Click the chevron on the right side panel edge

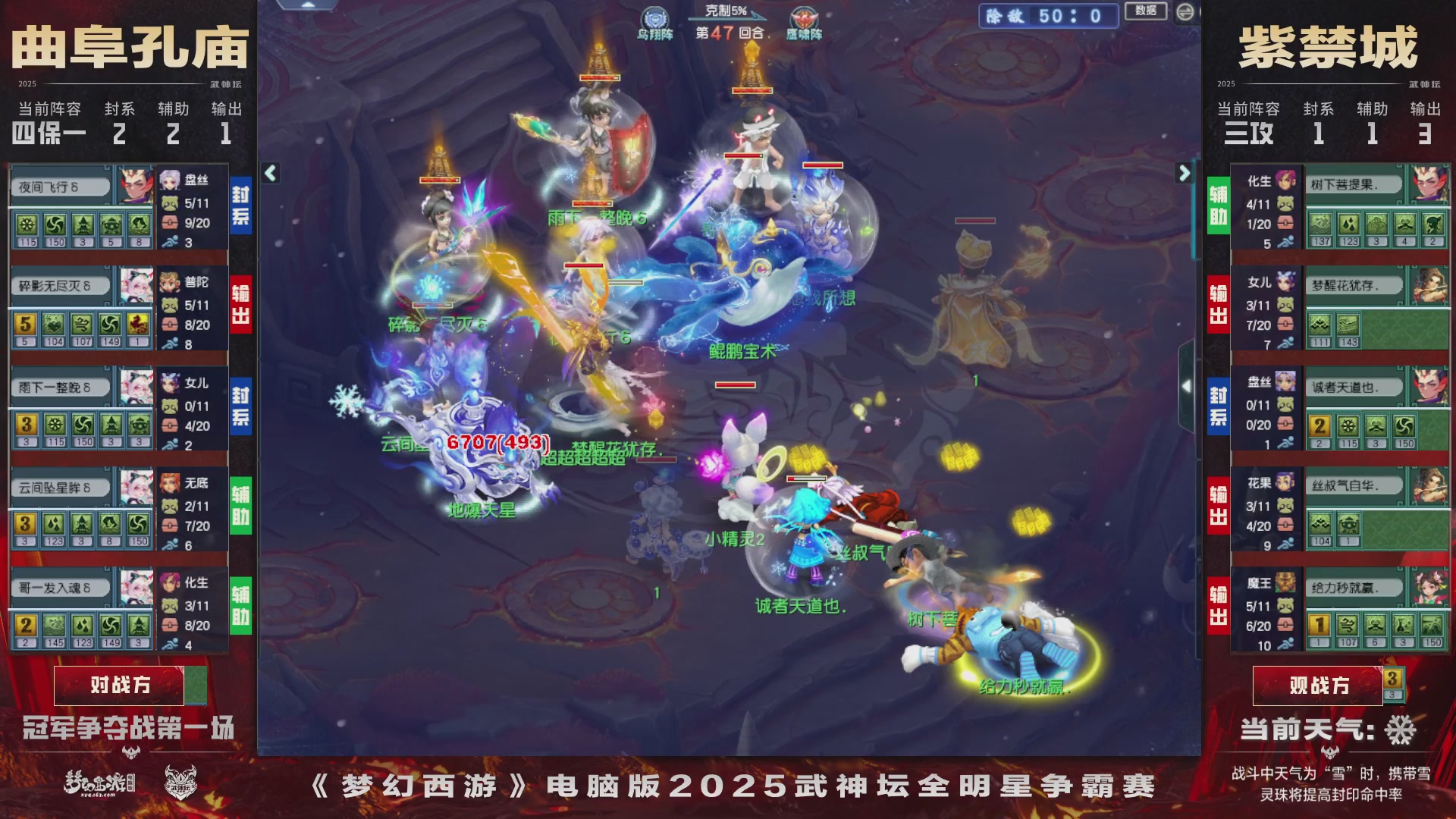(x=1188, y=387)
